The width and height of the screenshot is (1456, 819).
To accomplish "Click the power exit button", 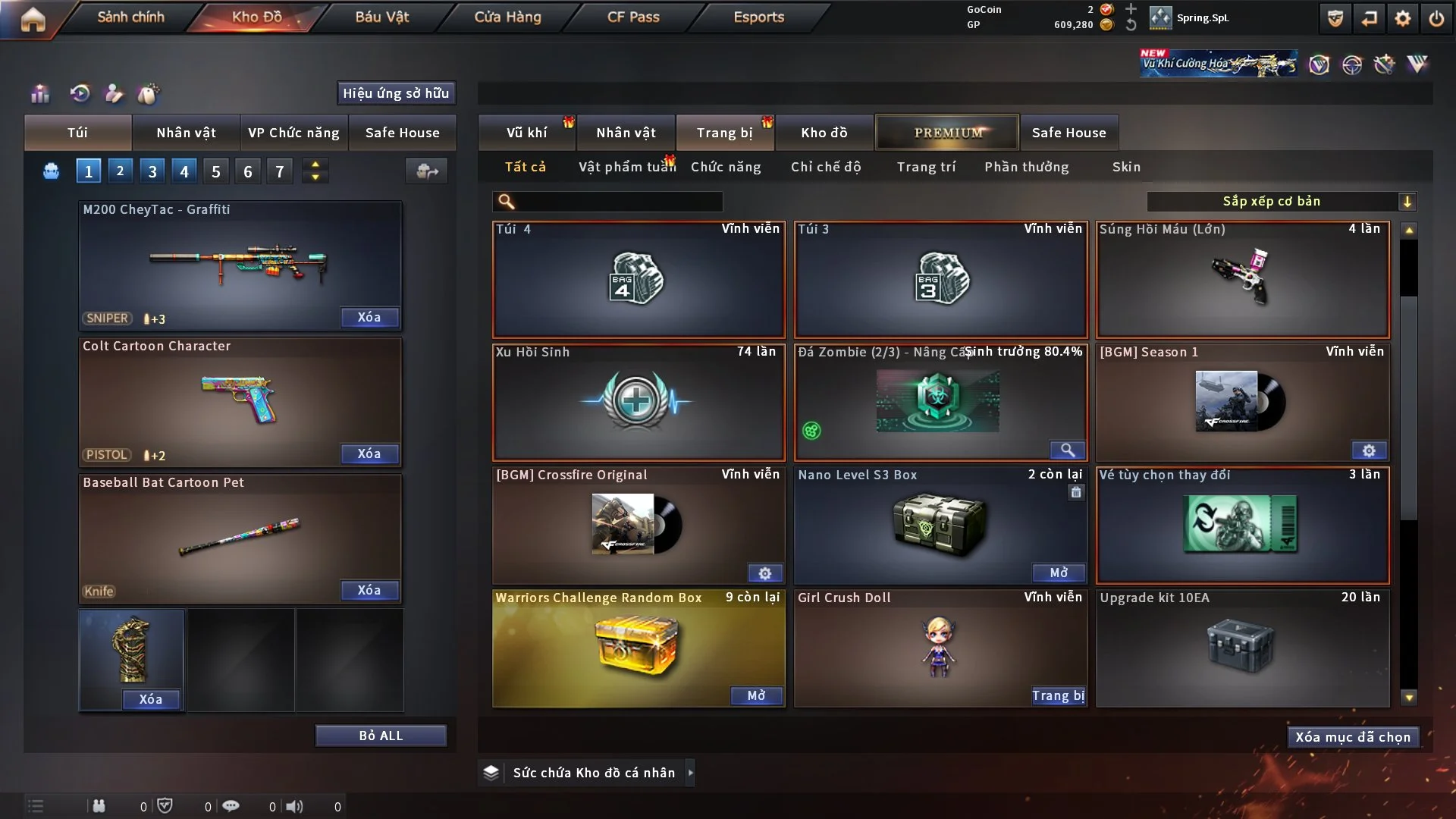I will tap(1436, 18).
